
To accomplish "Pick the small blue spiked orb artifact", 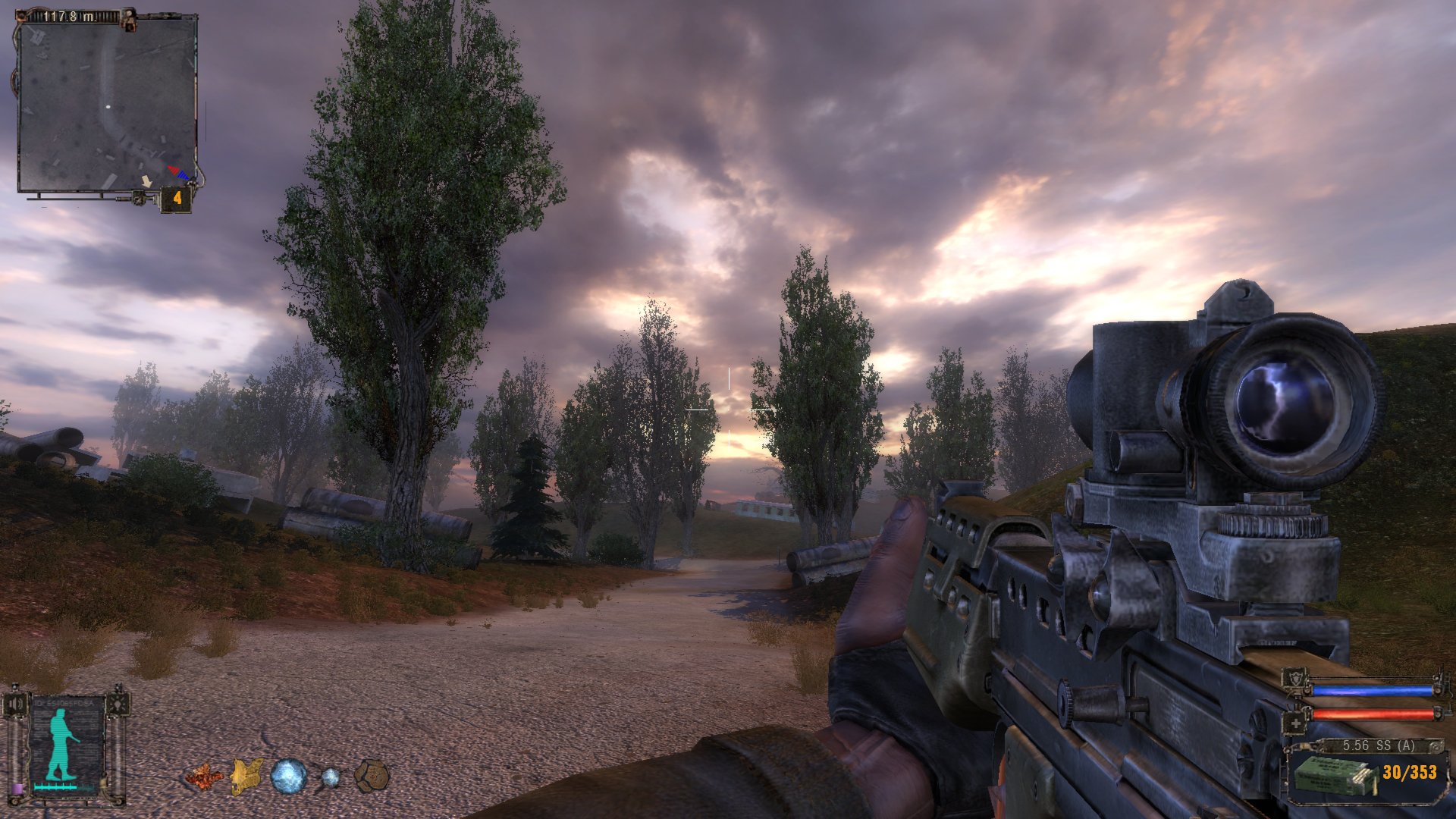I will click(x=331, y=777).
